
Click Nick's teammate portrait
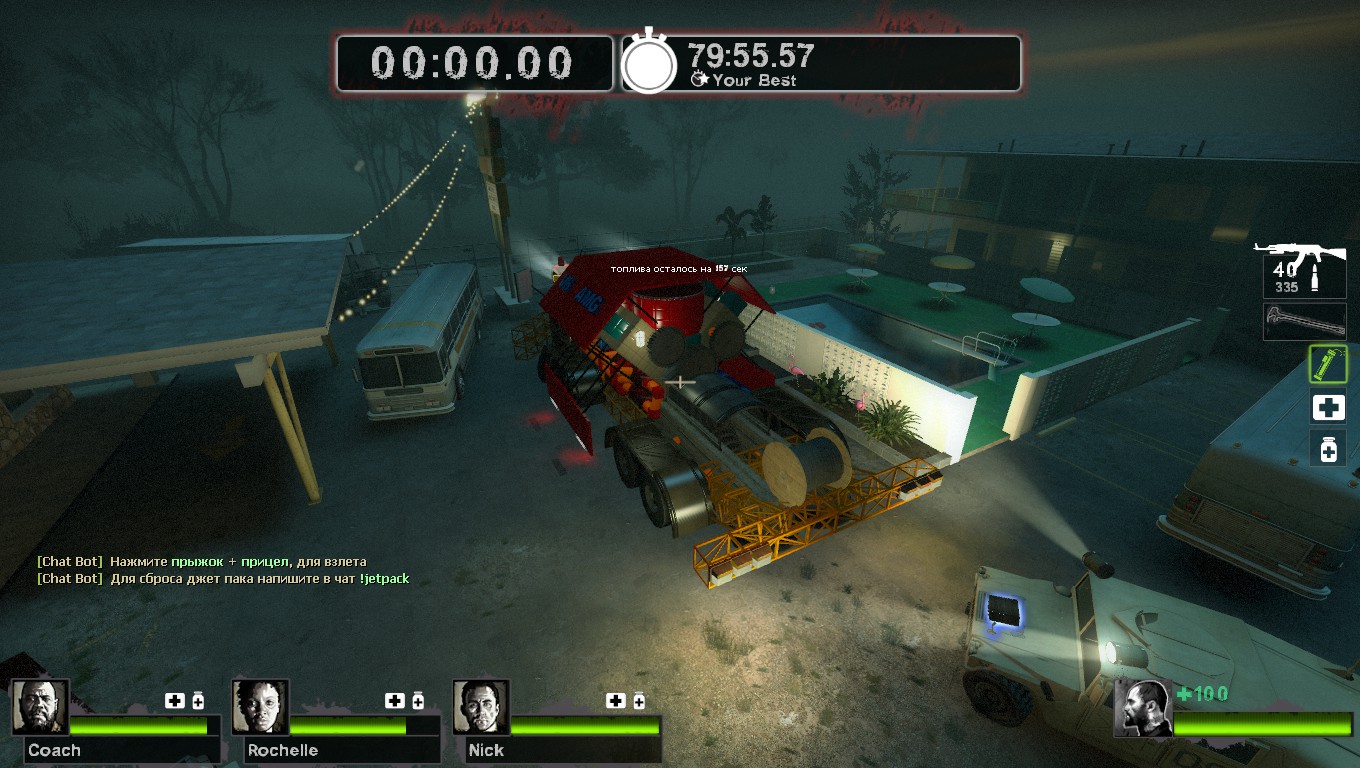[x=481, y=707]
